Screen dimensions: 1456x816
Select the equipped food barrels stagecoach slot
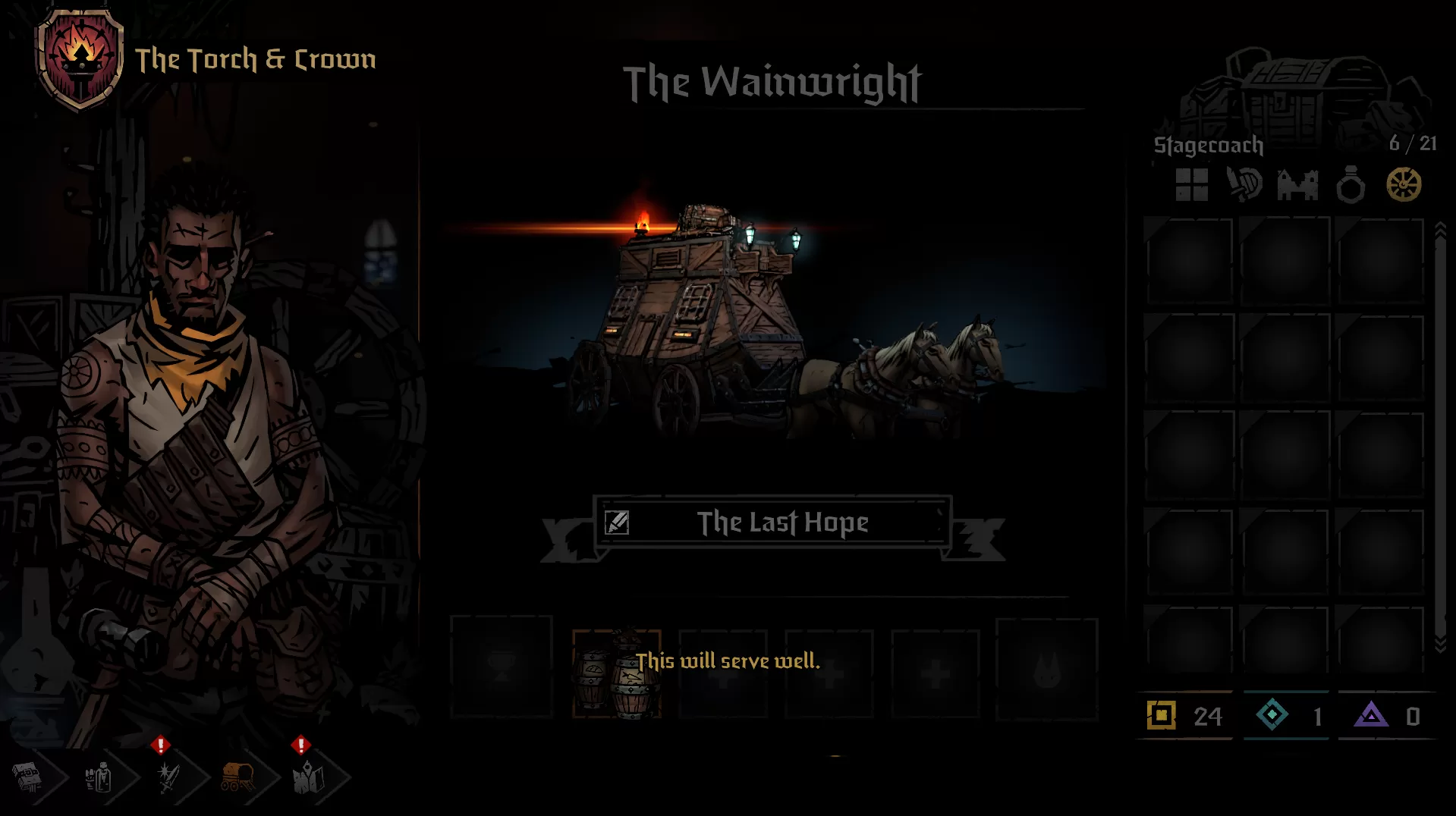[x=616, y=673]
